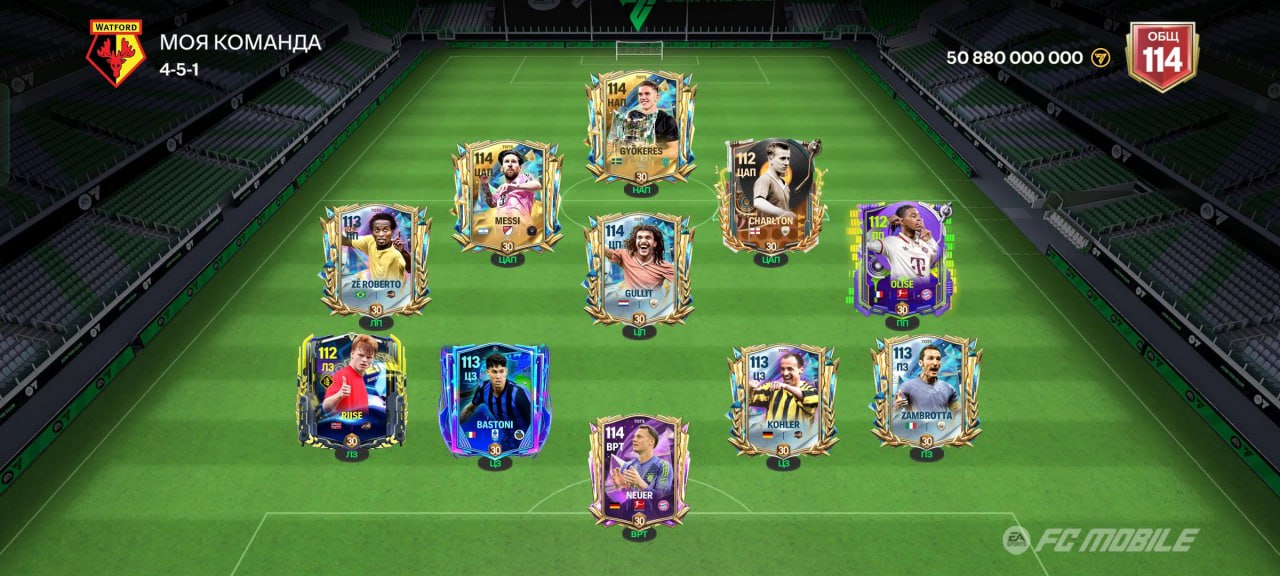This screenshot has height=576, width=1280.
Task: Open the coin balance icon
Action: pyautogui.click(x=1101, y=58)
